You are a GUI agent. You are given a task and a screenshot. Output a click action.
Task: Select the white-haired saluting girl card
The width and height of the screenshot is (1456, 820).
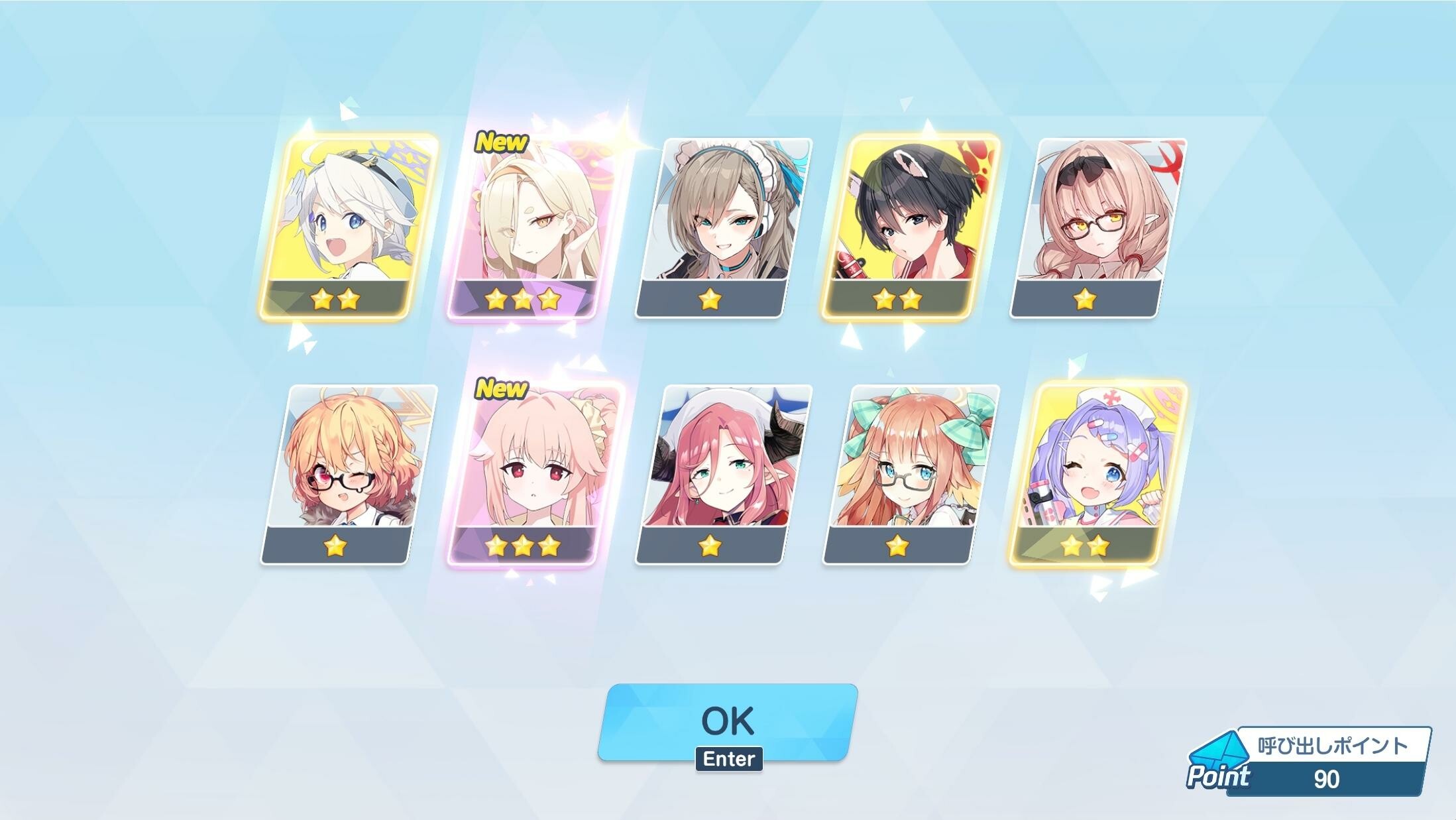pos(349,225)
